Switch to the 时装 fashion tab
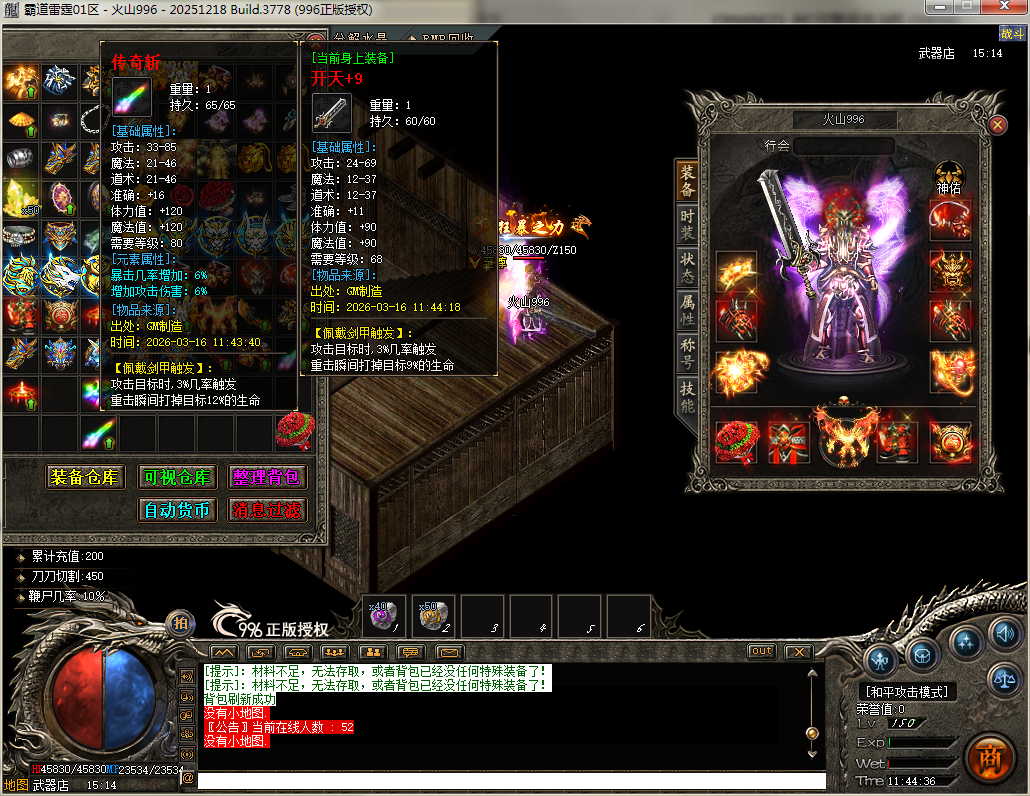 pyautogui.click(x=687, y=223)
